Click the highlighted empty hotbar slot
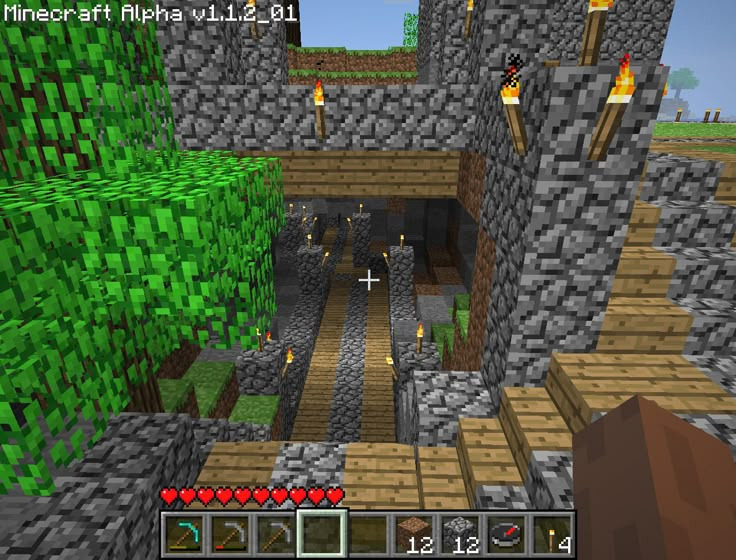The width and height of the screenshot is (736, 560). click(x=322, y=533)
